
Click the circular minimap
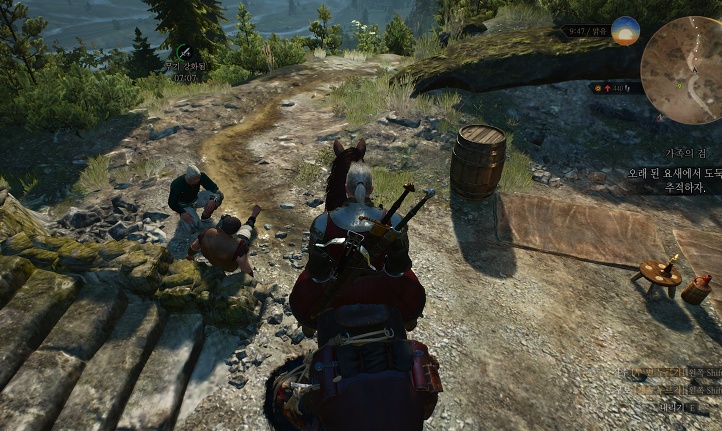(x=683, y=70)
